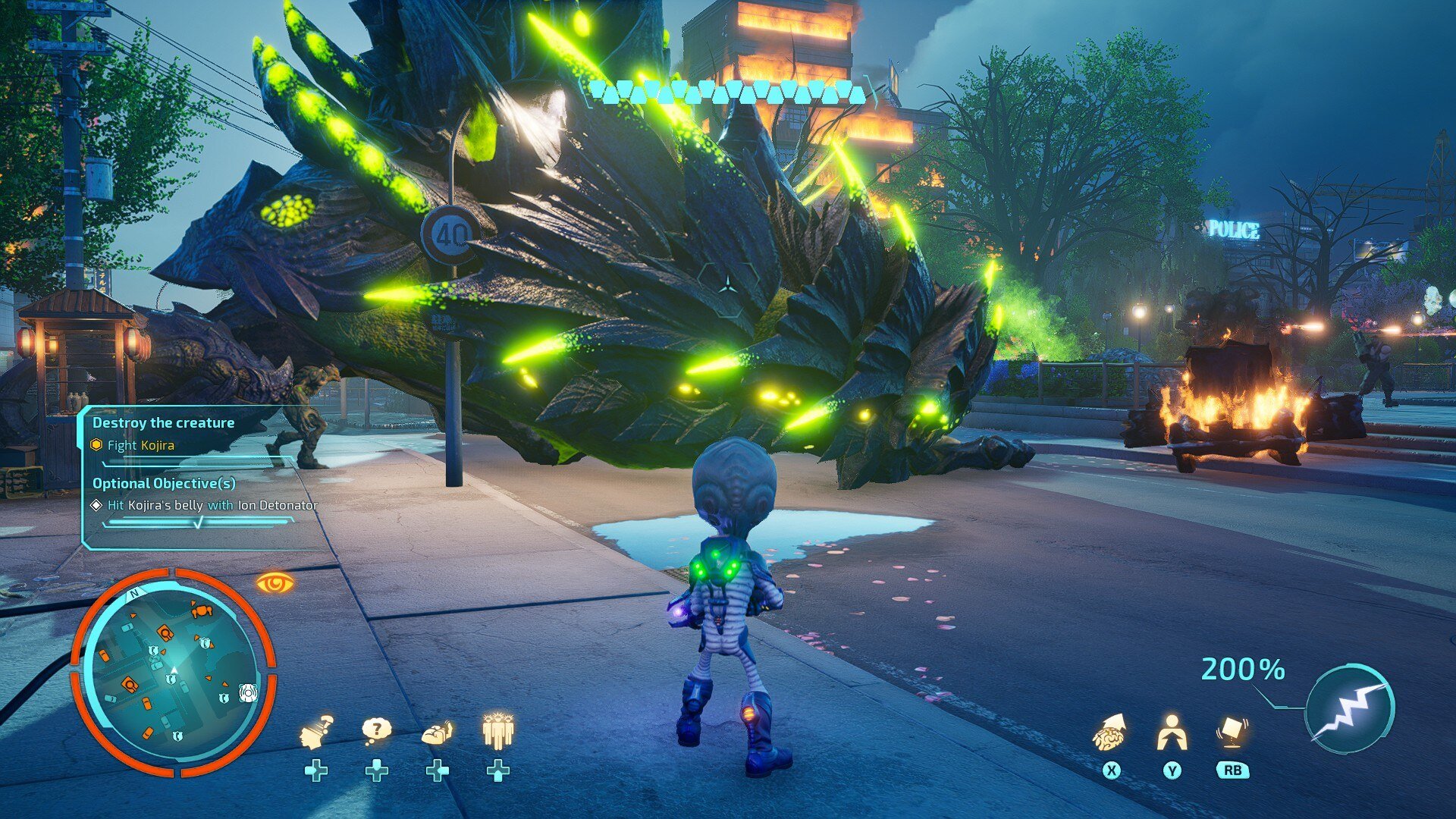Screen dimensions: 1456x819
Task: Select the orange eye alert icon
Action: click(x=275, y=582)
